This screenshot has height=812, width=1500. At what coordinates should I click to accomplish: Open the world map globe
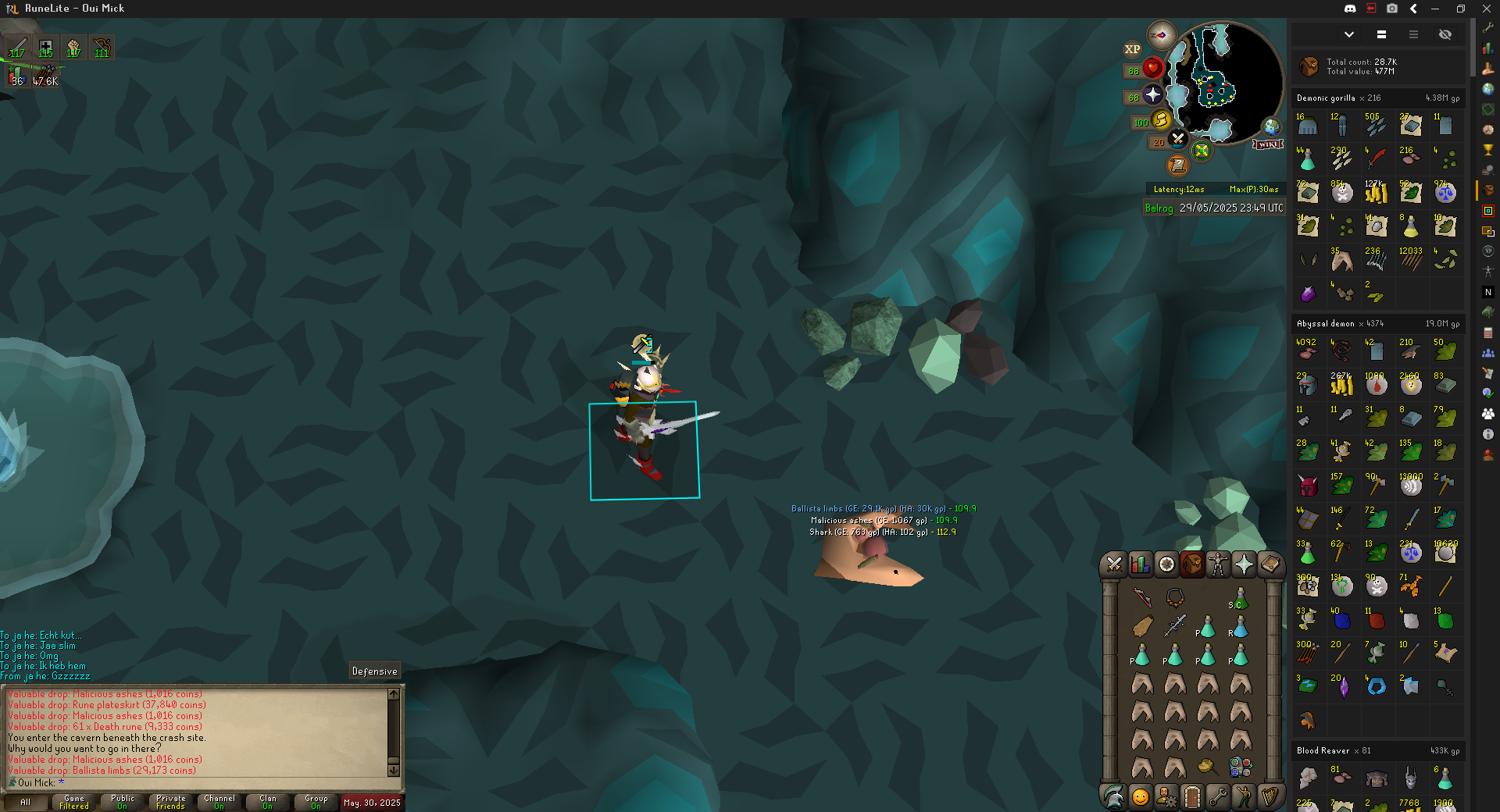pos(1272,126)
